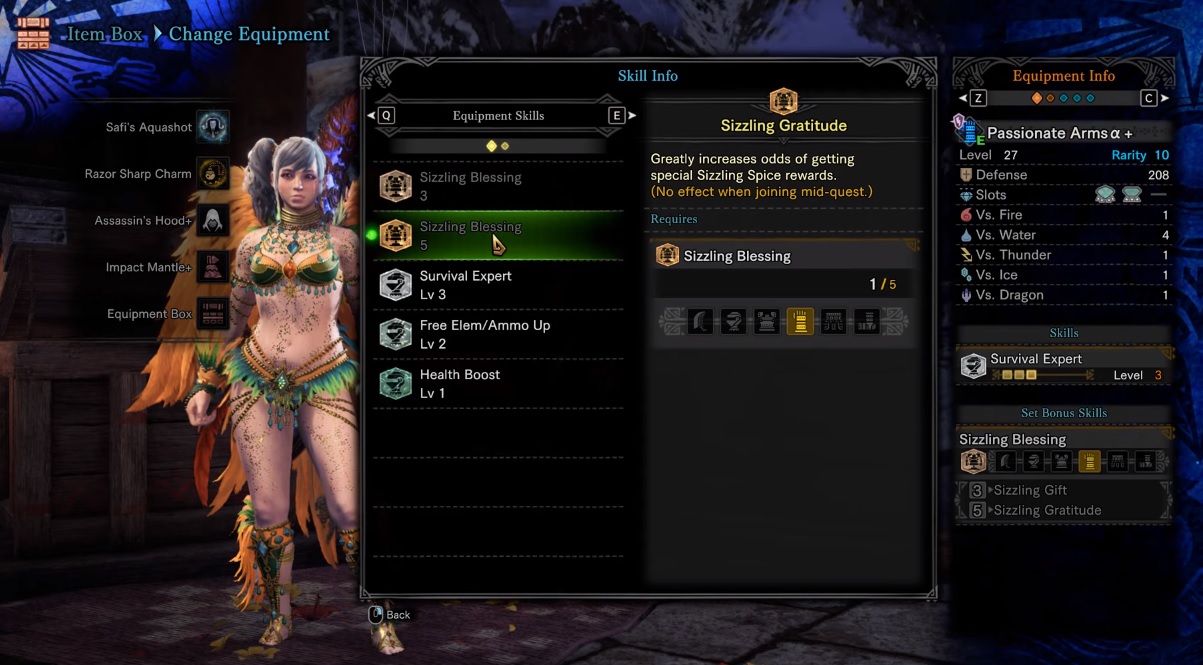Select the Health Boost Lv 1 entry
Screen dimensions: 1203x665
click(498, 383)
